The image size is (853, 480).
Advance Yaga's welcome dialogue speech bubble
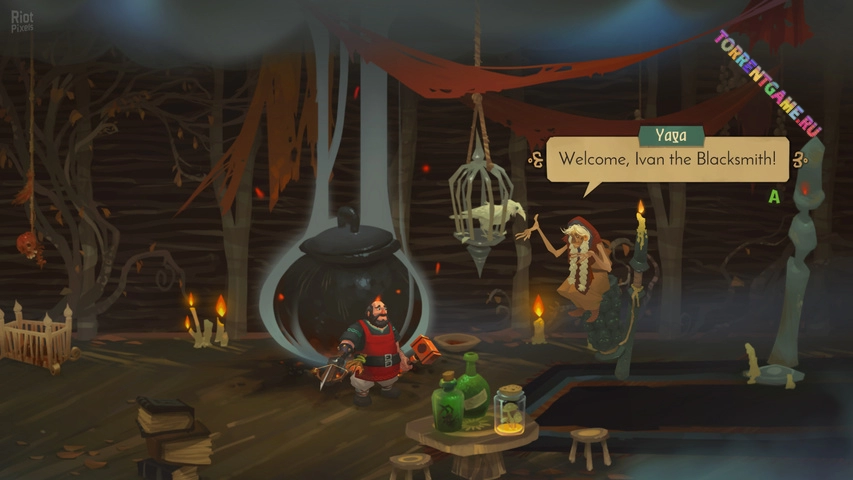coord(667,159)
